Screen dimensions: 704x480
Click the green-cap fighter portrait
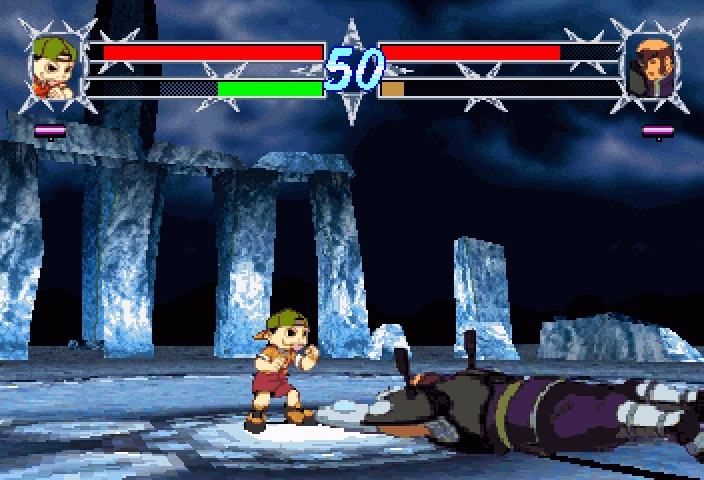coord(55,68)
